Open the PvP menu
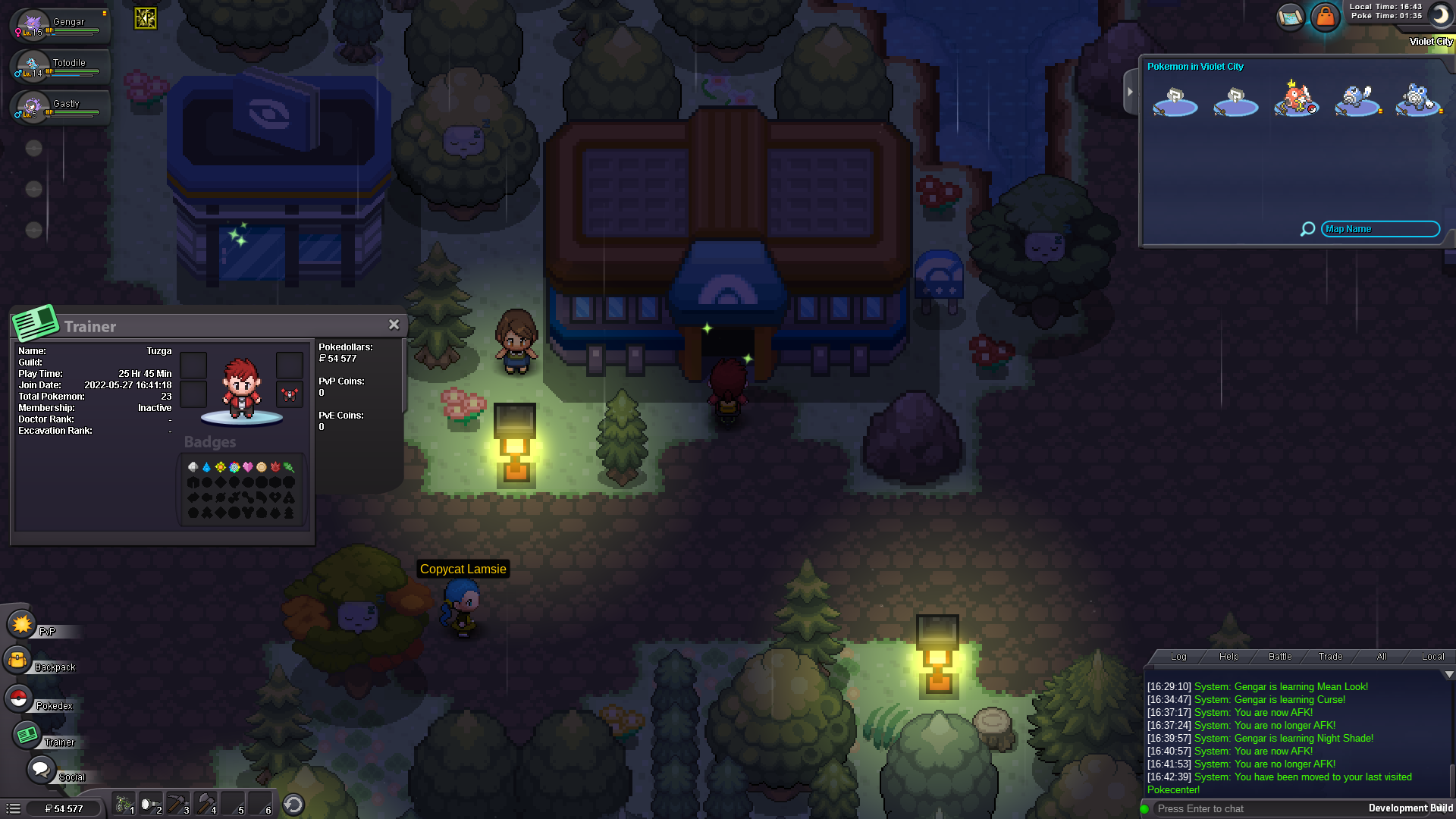Image resolution: width=1456 pixels, height=819 pixels. coord(22,625)
